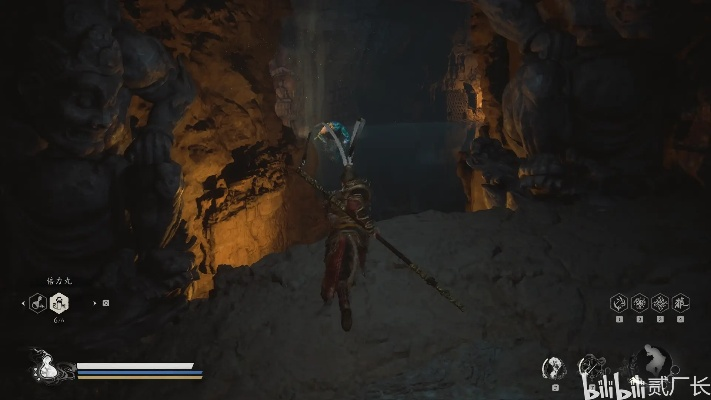This screenshot has height=400, width=711.
Task: Select the dimmed gourd-shaped item quick slot
Action: pos(37,301)
